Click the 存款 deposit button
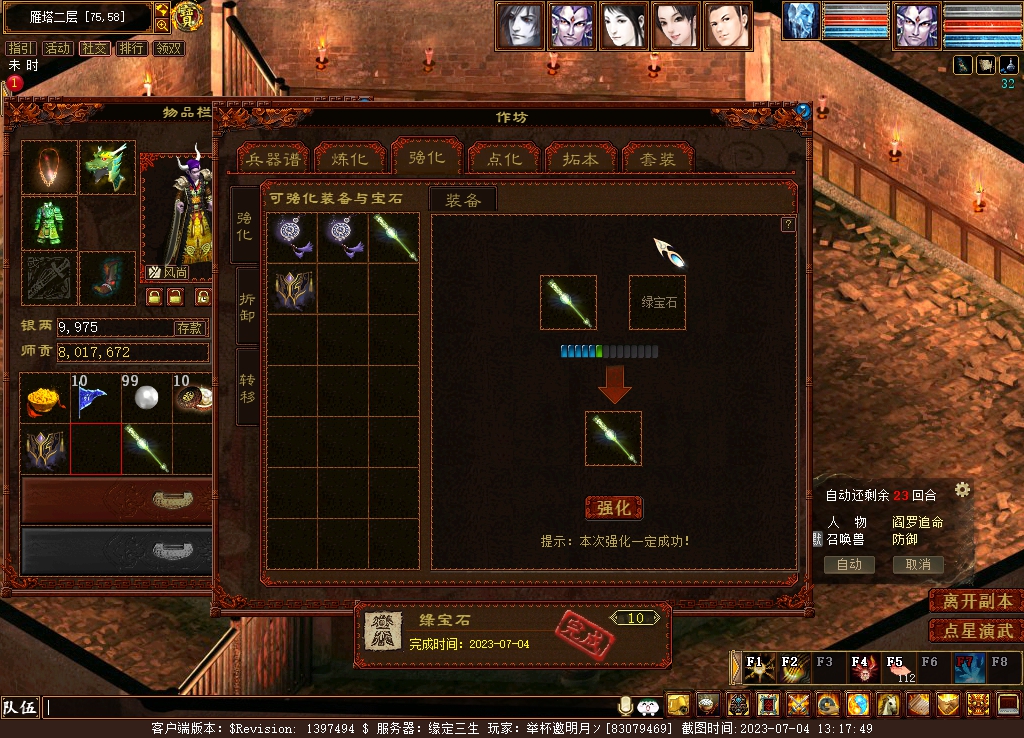 190,328
